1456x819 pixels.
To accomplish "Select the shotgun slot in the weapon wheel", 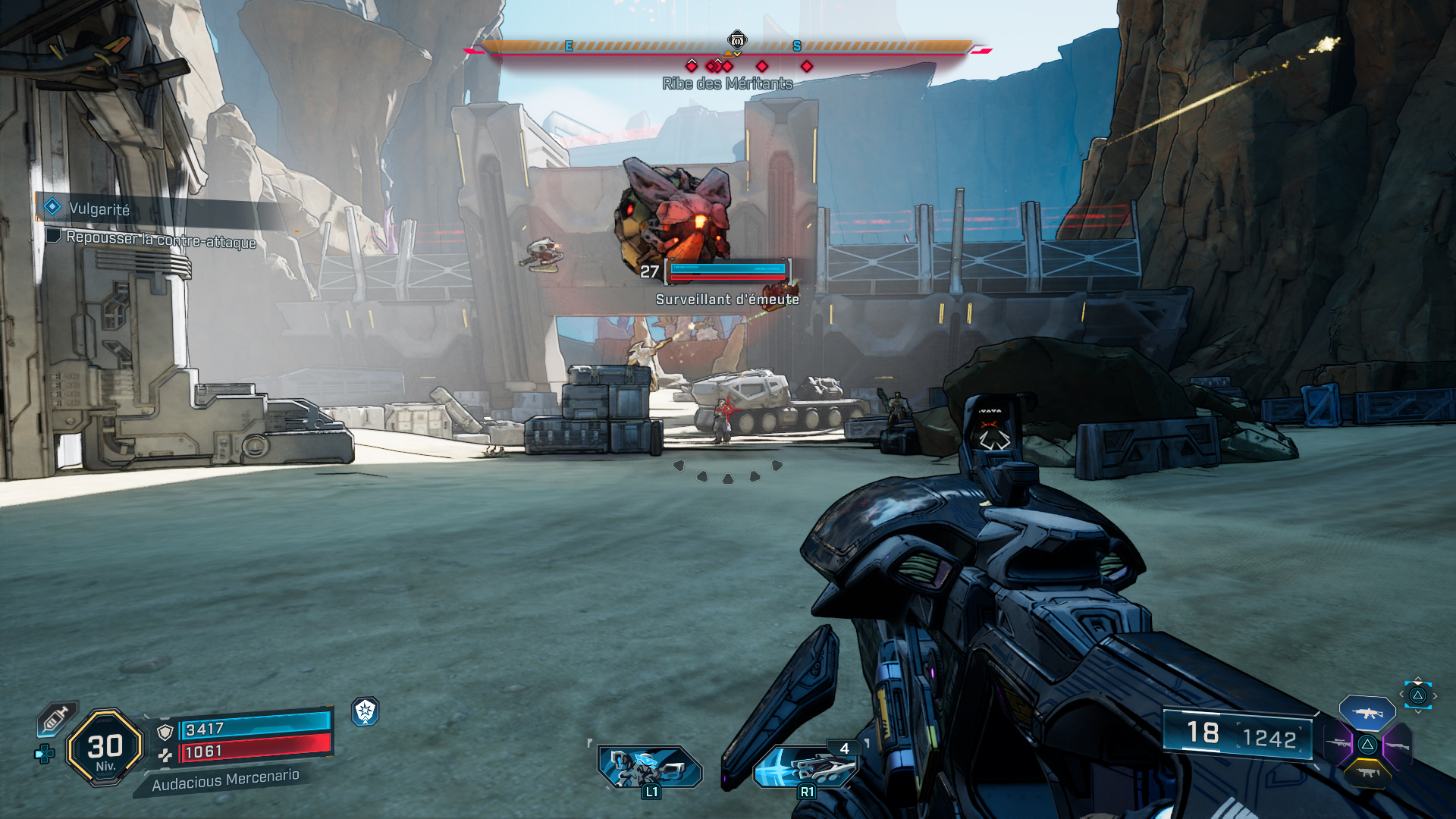I will tap(1398, 745).
